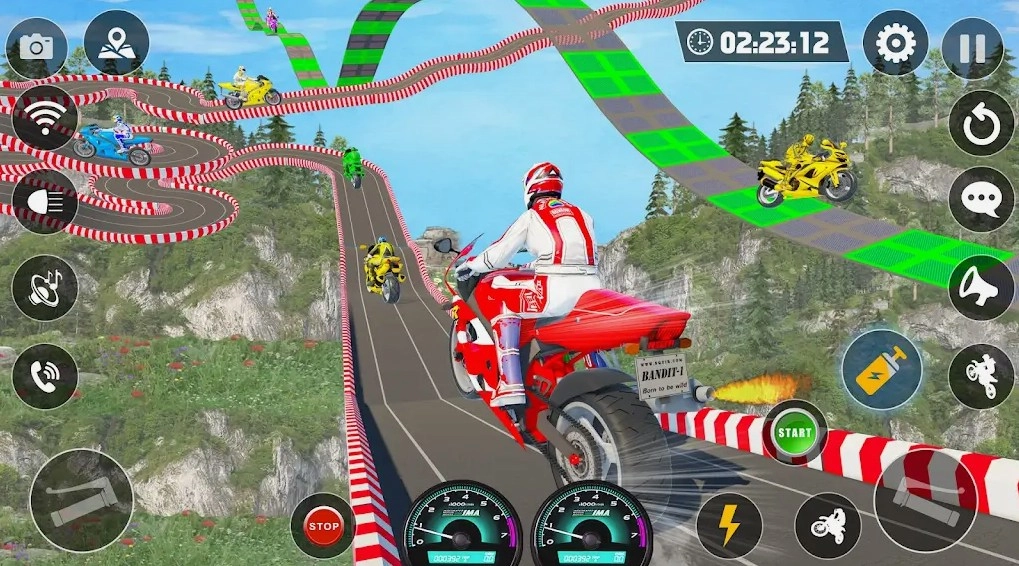Take a photo with the camera button
Viewport: 1019px width, 566px height.
pyautogui.click(x=37, y=47)
